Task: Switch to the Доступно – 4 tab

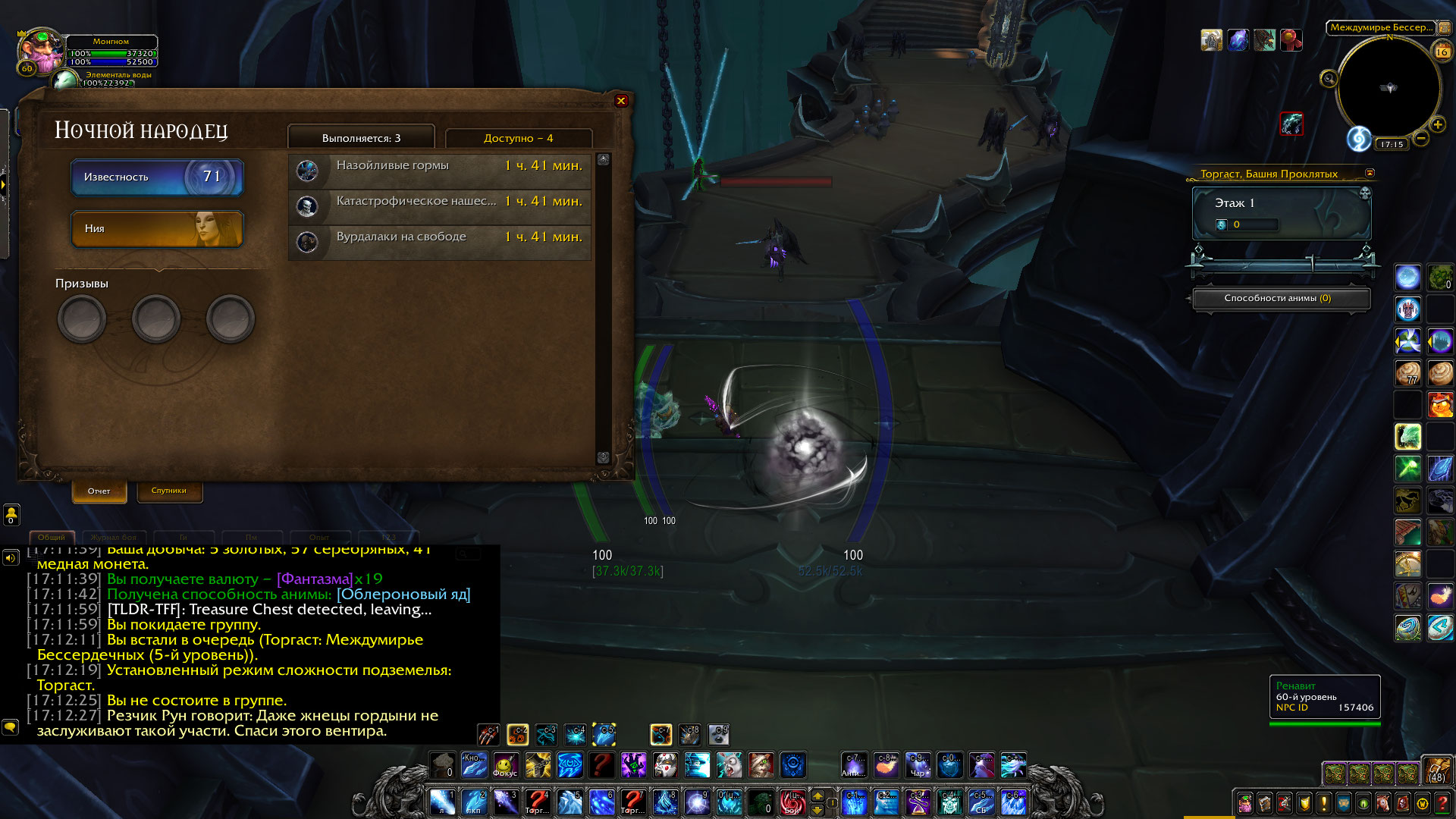Action: 518,138
